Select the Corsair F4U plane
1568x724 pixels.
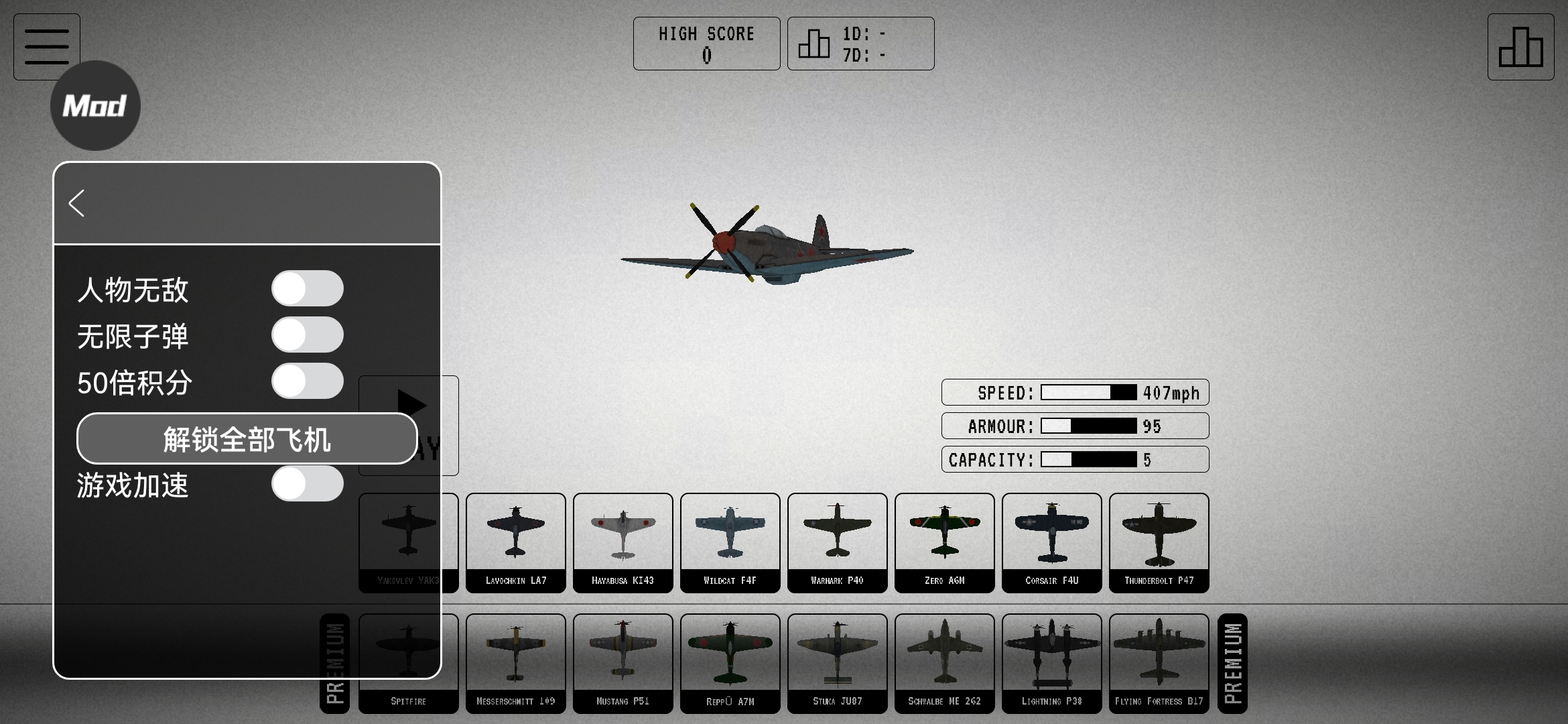coord(1051,542)
